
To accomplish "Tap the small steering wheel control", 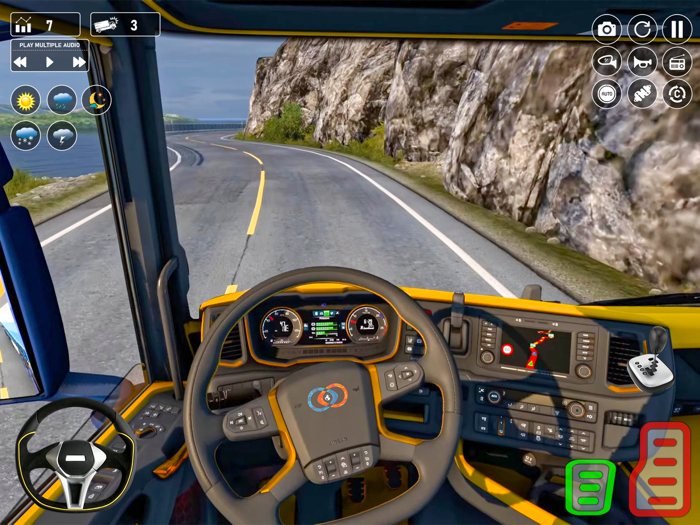I will (x=76, y=459).
